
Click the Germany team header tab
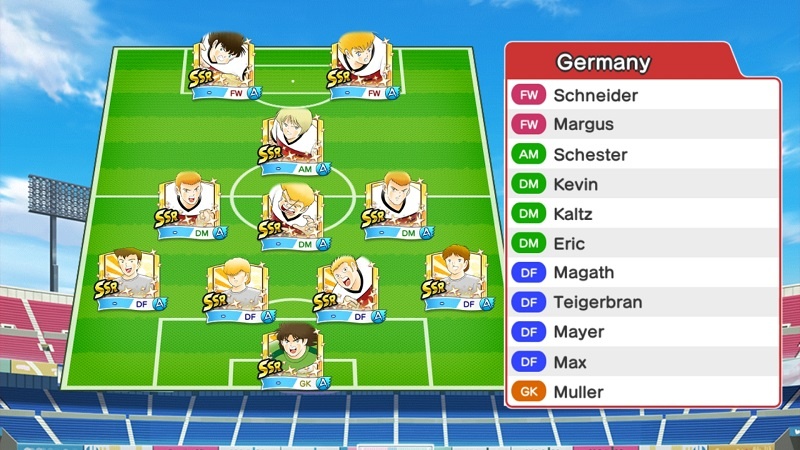point(604,63)
